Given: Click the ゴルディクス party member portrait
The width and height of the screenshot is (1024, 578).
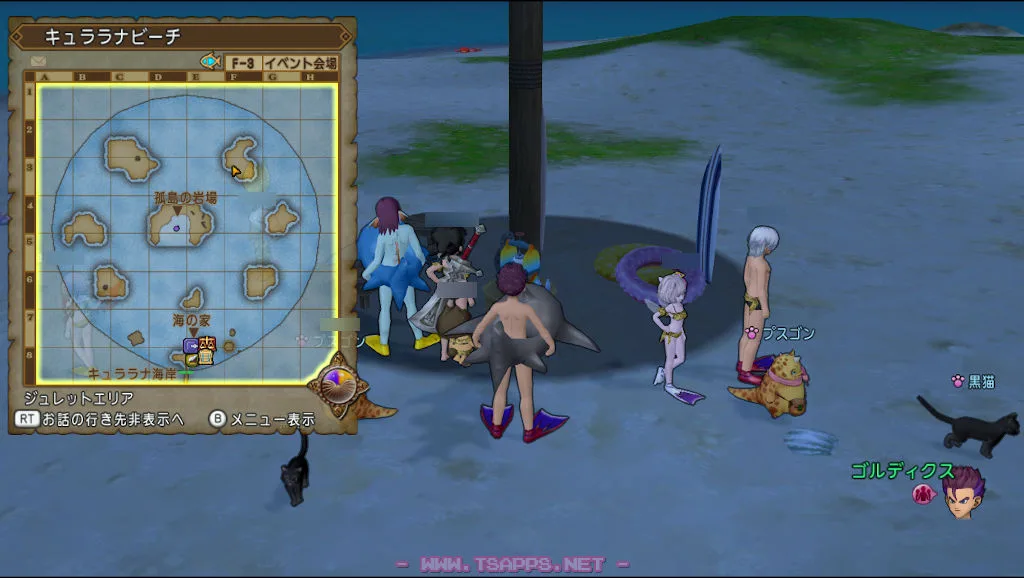Looking at the screenshot, I should pos(963,493).
